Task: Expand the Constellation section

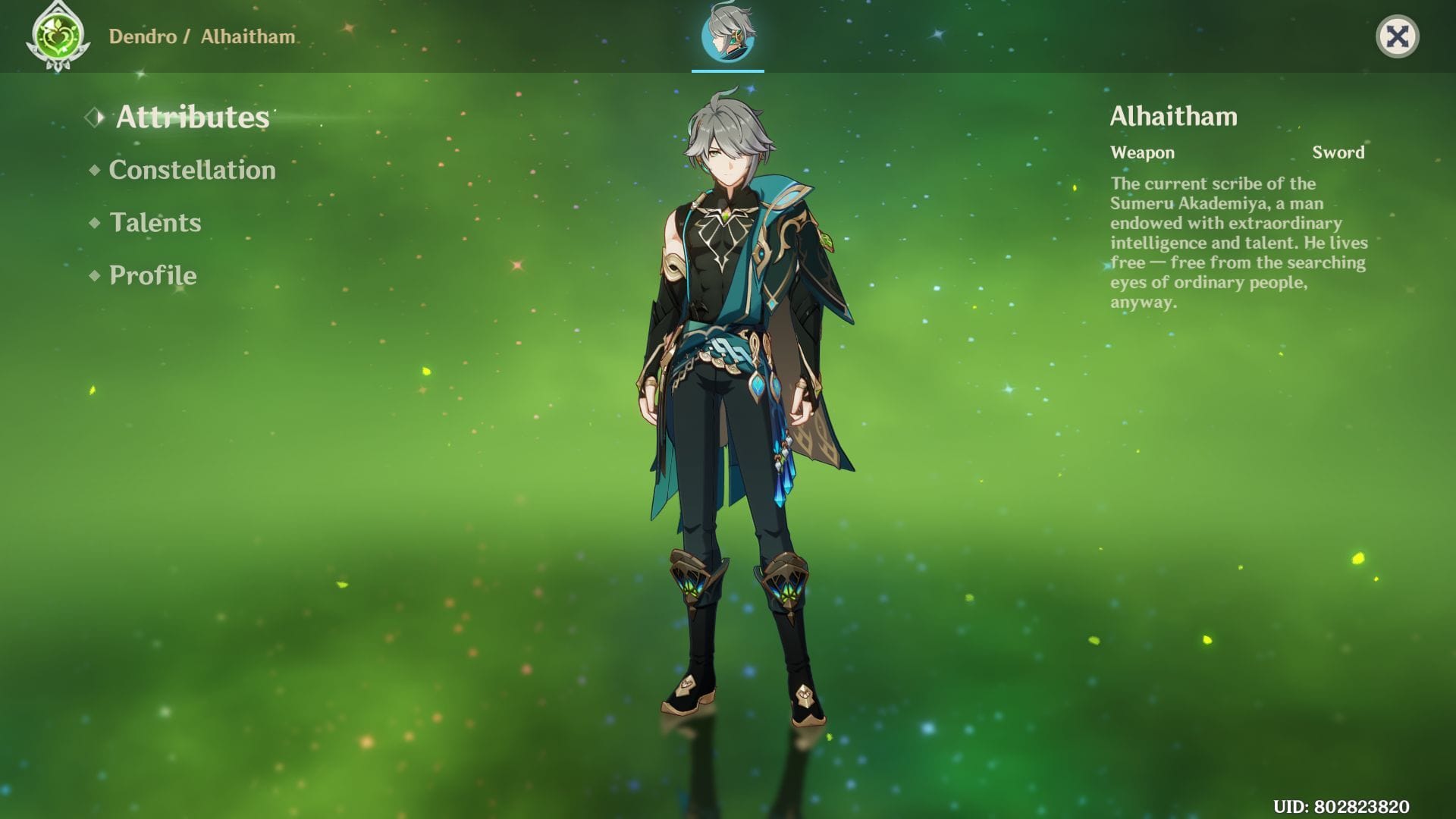Action: coord(191,170)
